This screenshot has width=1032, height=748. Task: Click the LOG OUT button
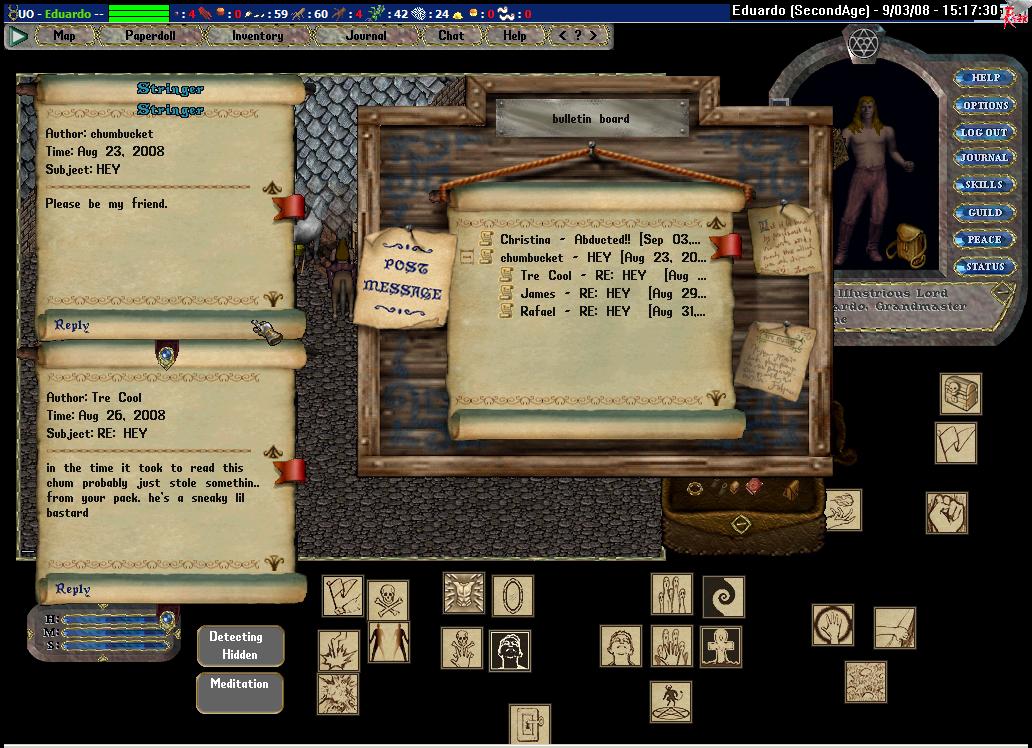click(x=985, y=132)
